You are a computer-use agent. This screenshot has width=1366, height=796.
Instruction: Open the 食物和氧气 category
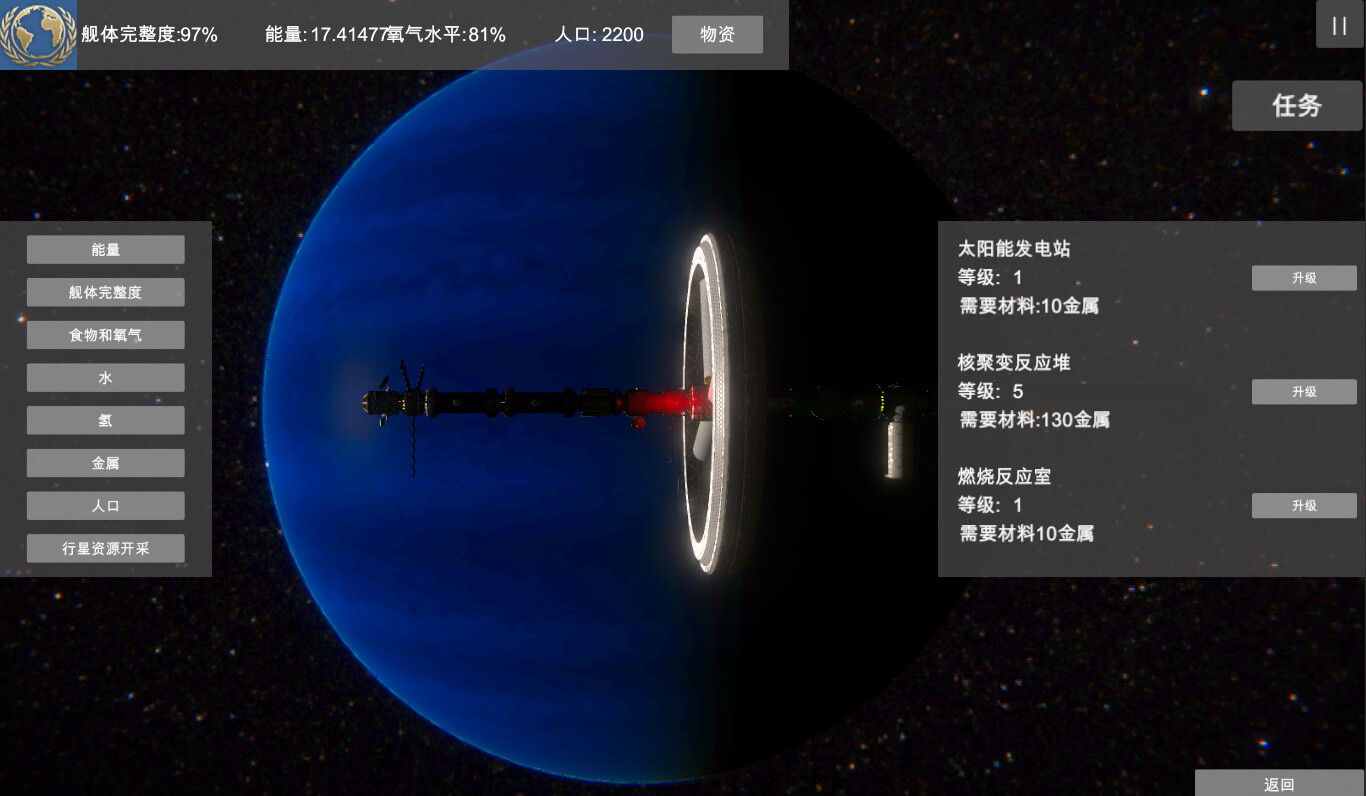tap(105, 334)
